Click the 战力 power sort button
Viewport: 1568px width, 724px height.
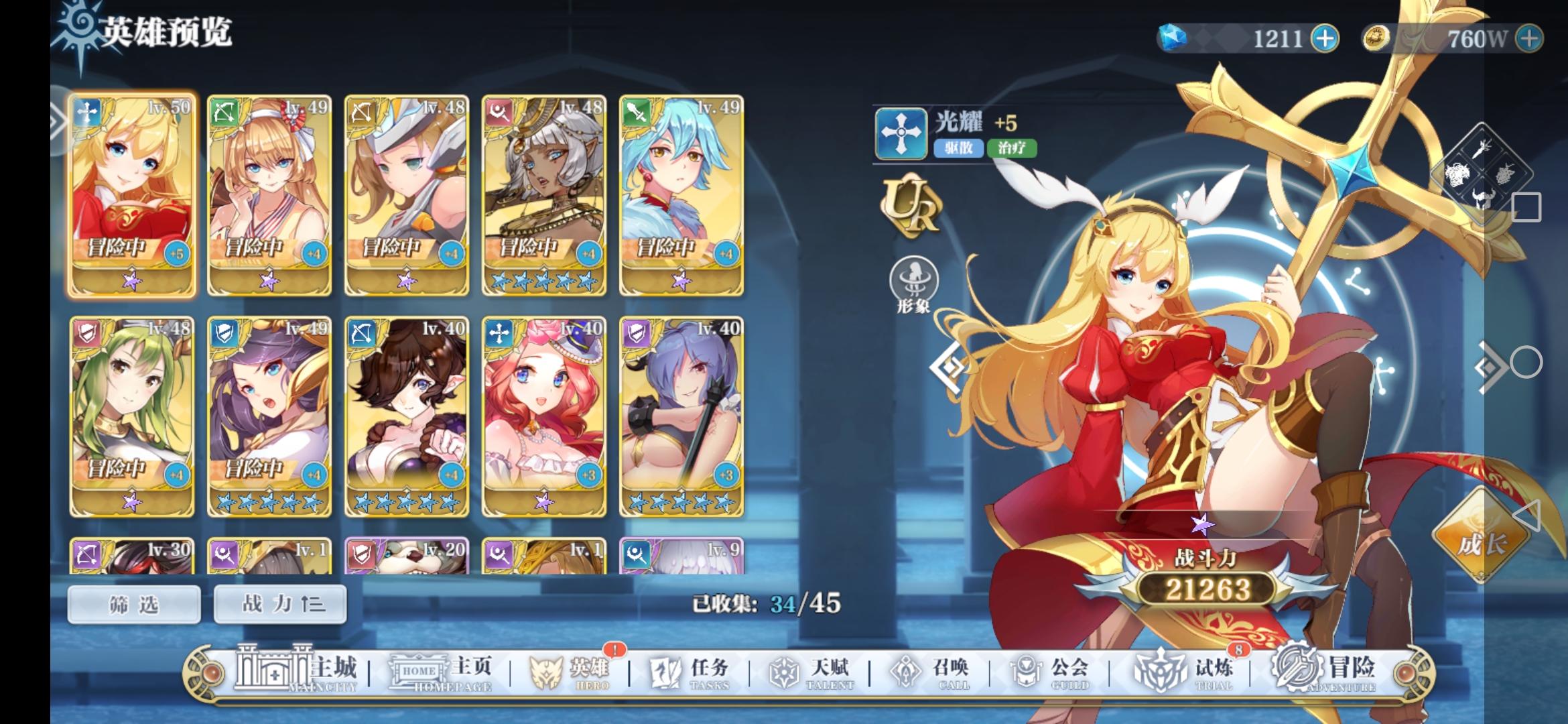coord(278,603)
